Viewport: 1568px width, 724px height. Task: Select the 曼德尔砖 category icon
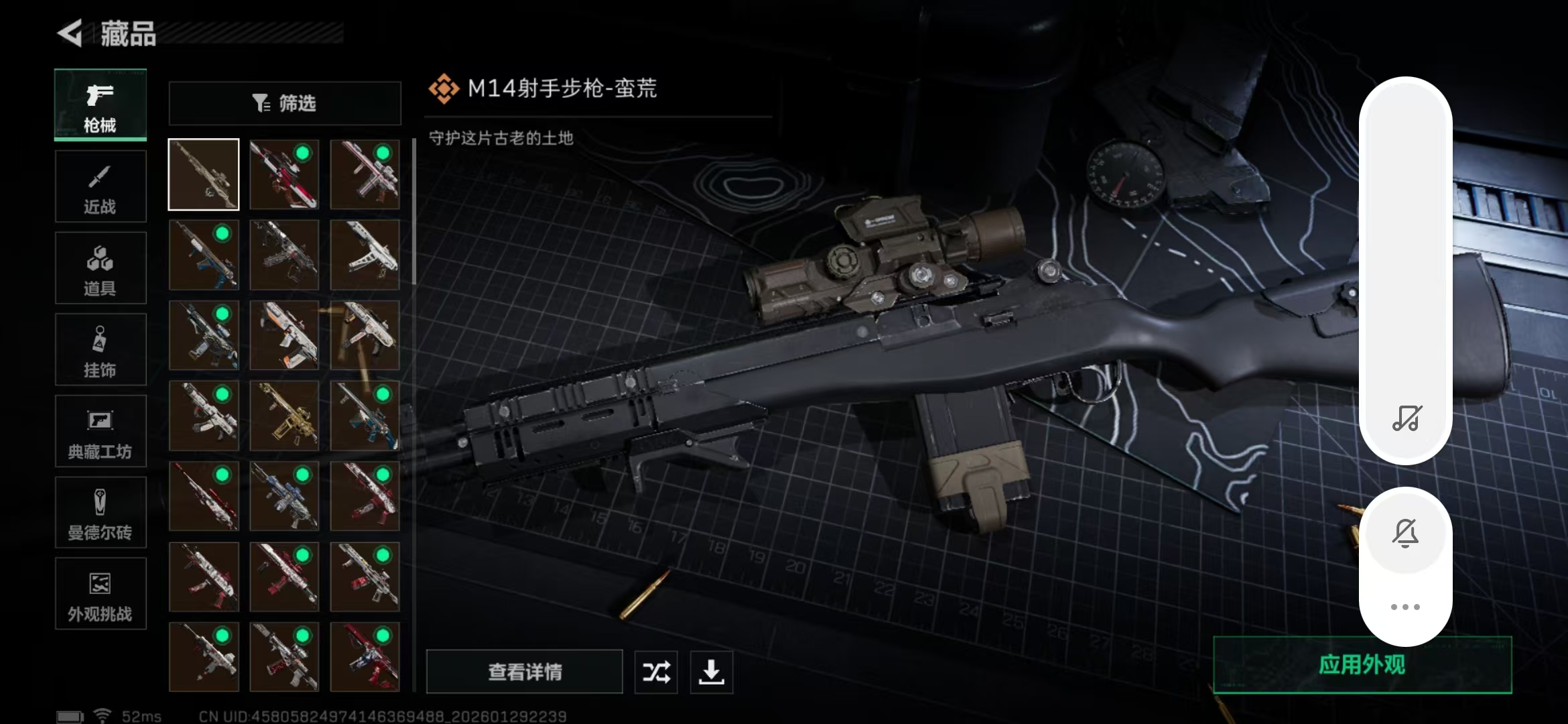point(101,513)
